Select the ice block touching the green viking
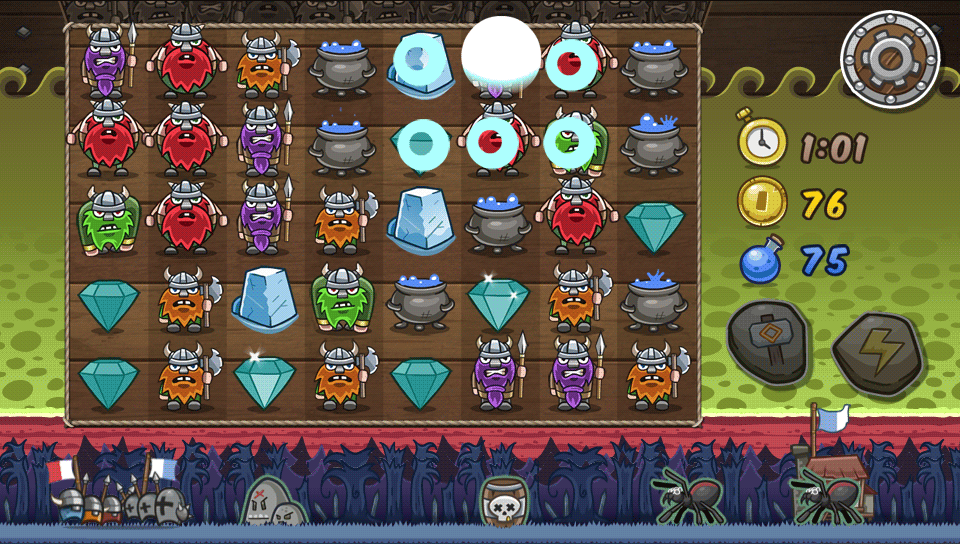This screenshot has width=960, height=544. coord(264,297)
